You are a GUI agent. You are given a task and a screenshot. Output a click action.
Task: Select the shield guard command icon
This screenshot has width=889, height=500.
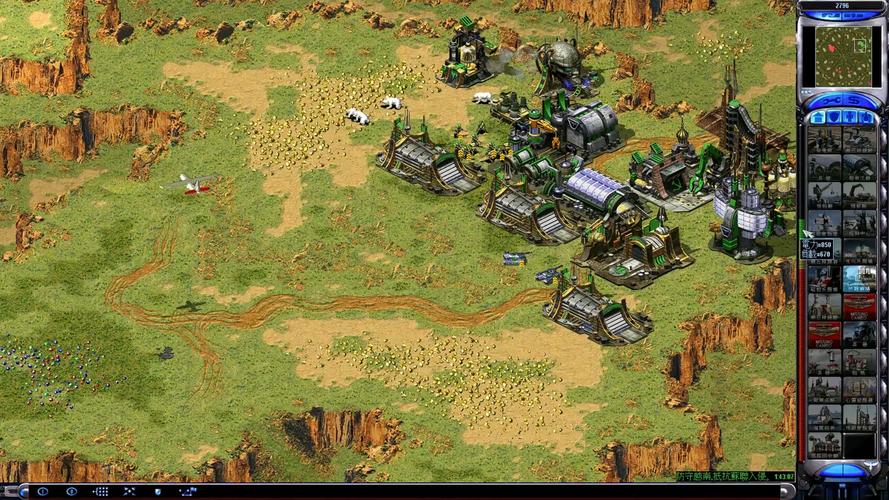[159, 491]
